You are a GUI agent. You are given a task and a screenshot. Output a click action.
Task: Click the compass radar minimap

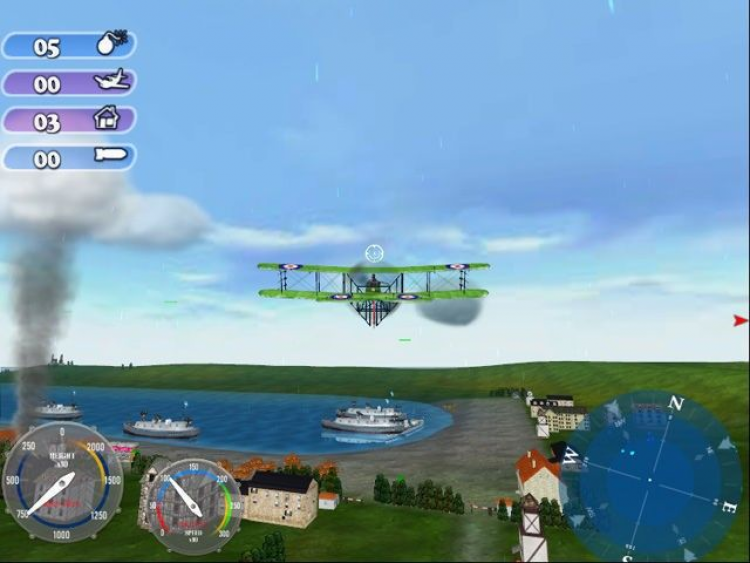coord(649,478)
